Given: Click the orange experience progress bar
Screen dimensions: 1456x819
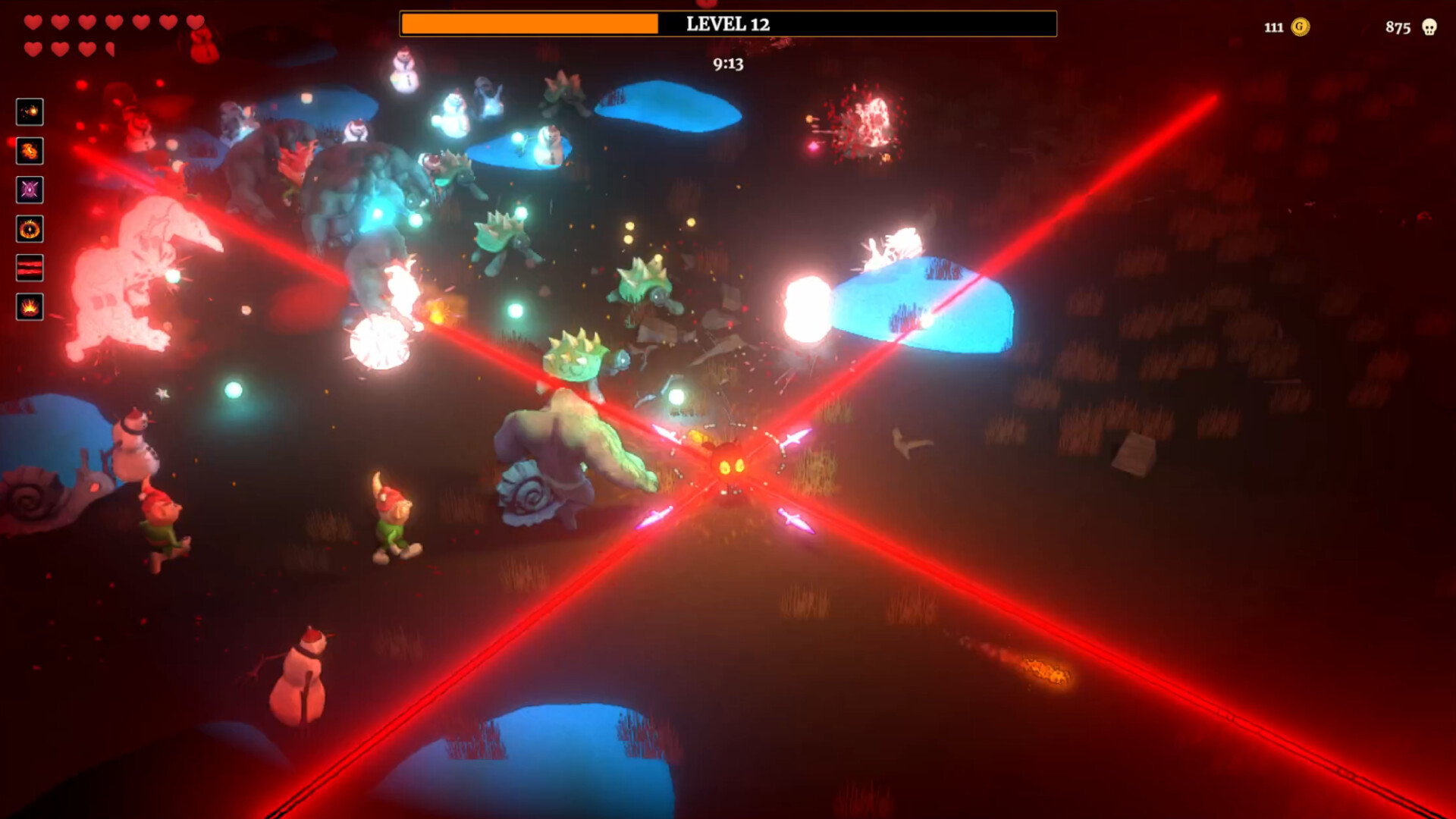Looking at the screenshot, I should coord(531,24).
